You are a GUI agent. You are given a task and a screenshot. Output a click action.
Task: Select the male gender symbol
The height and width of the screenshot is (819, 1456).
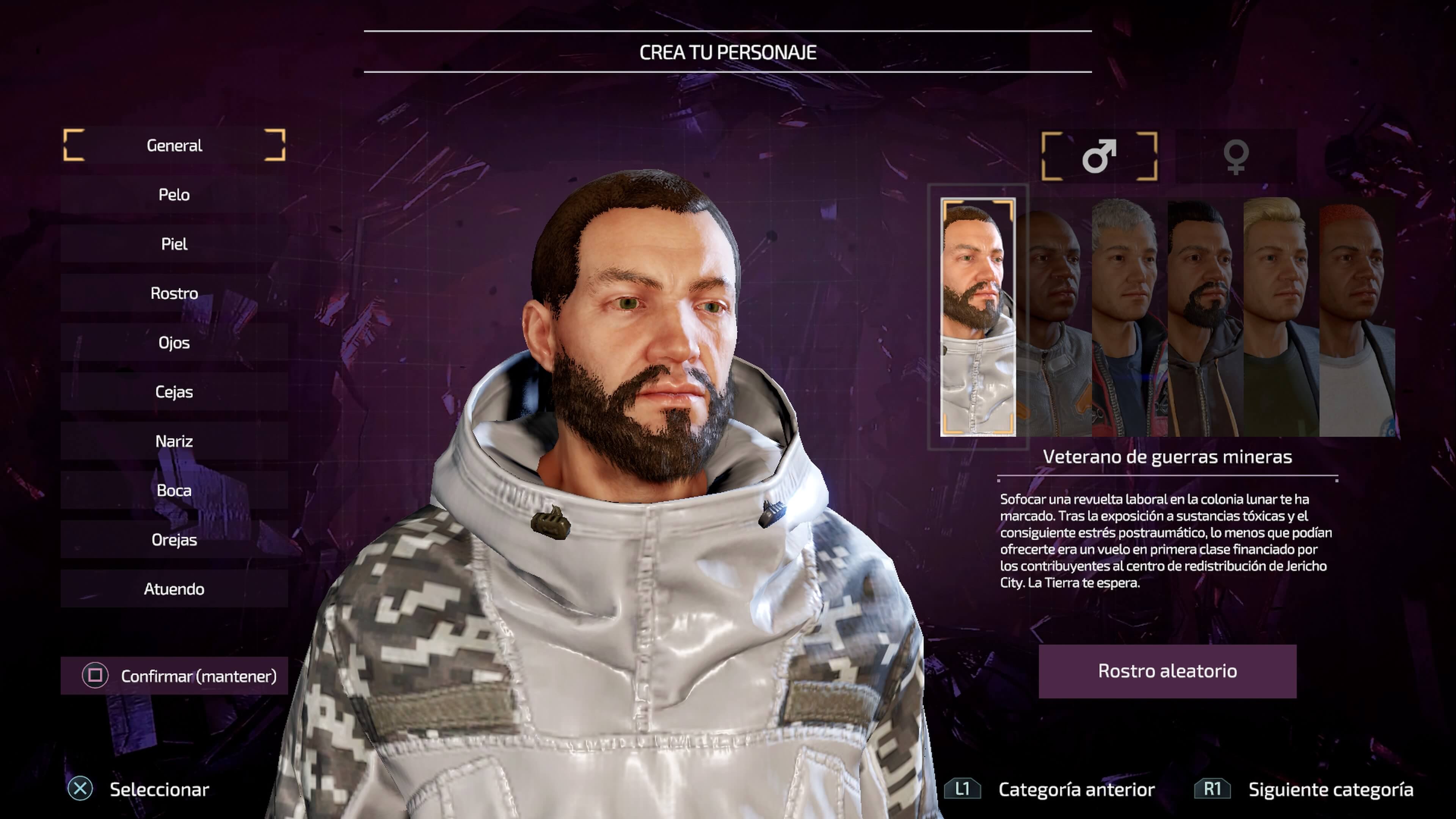pyautogui.click(x=1099, y=156)
